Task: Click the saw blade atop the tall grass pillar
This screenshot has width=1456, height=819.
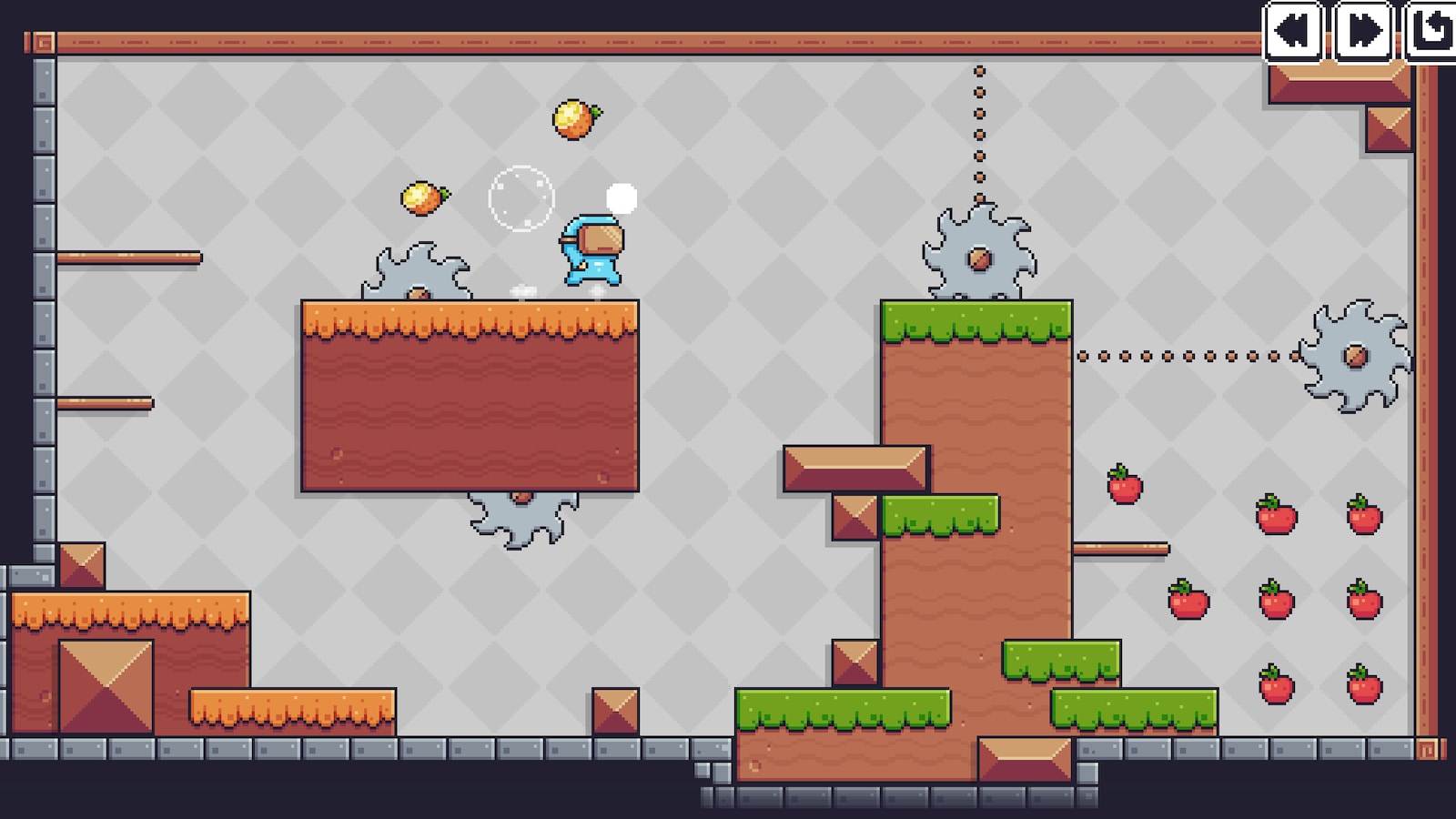Action: pyautogui.click(x=978, y=256)
